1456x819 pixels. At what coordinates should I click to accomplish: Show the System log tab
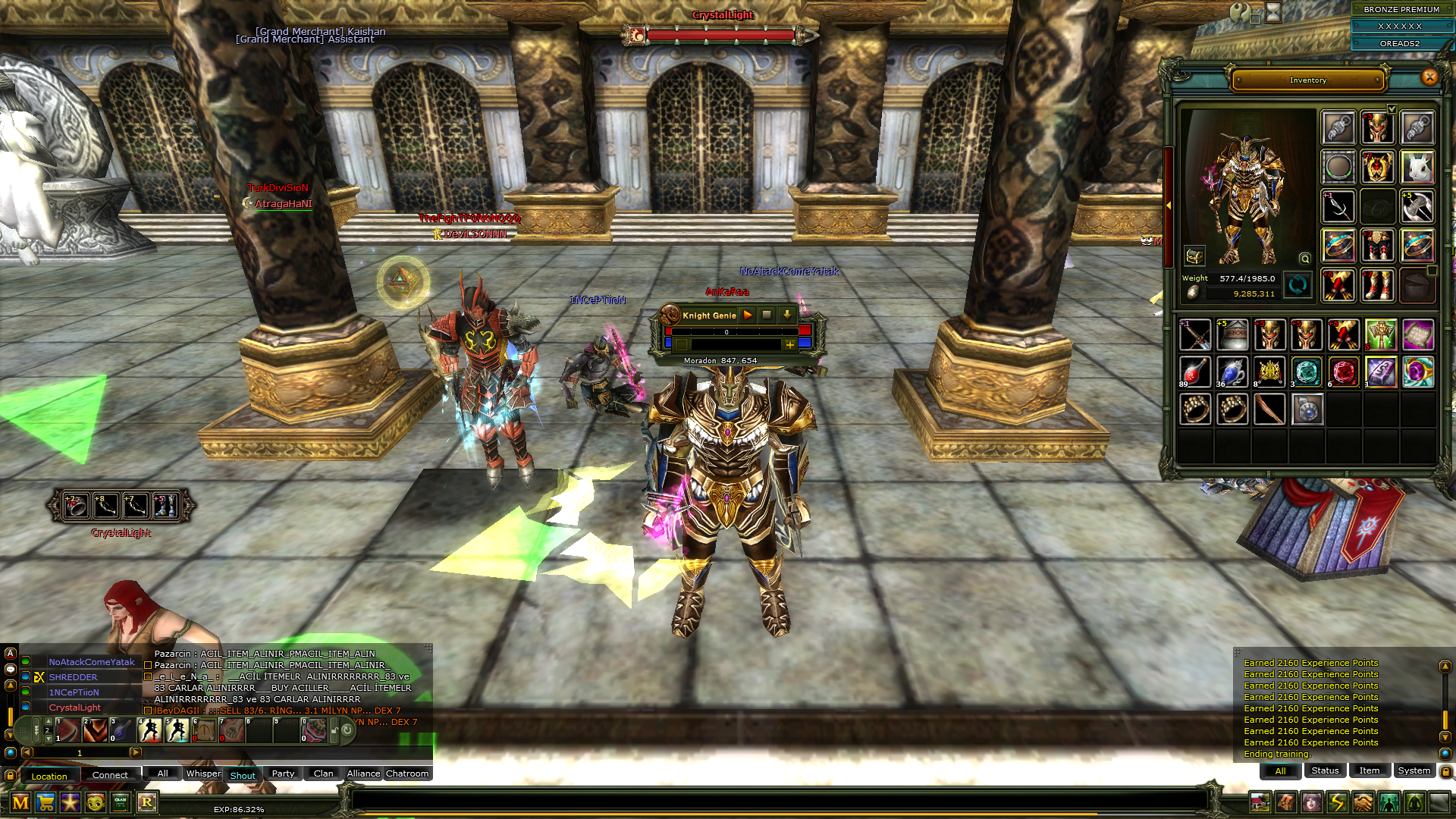pos(1414,770)
